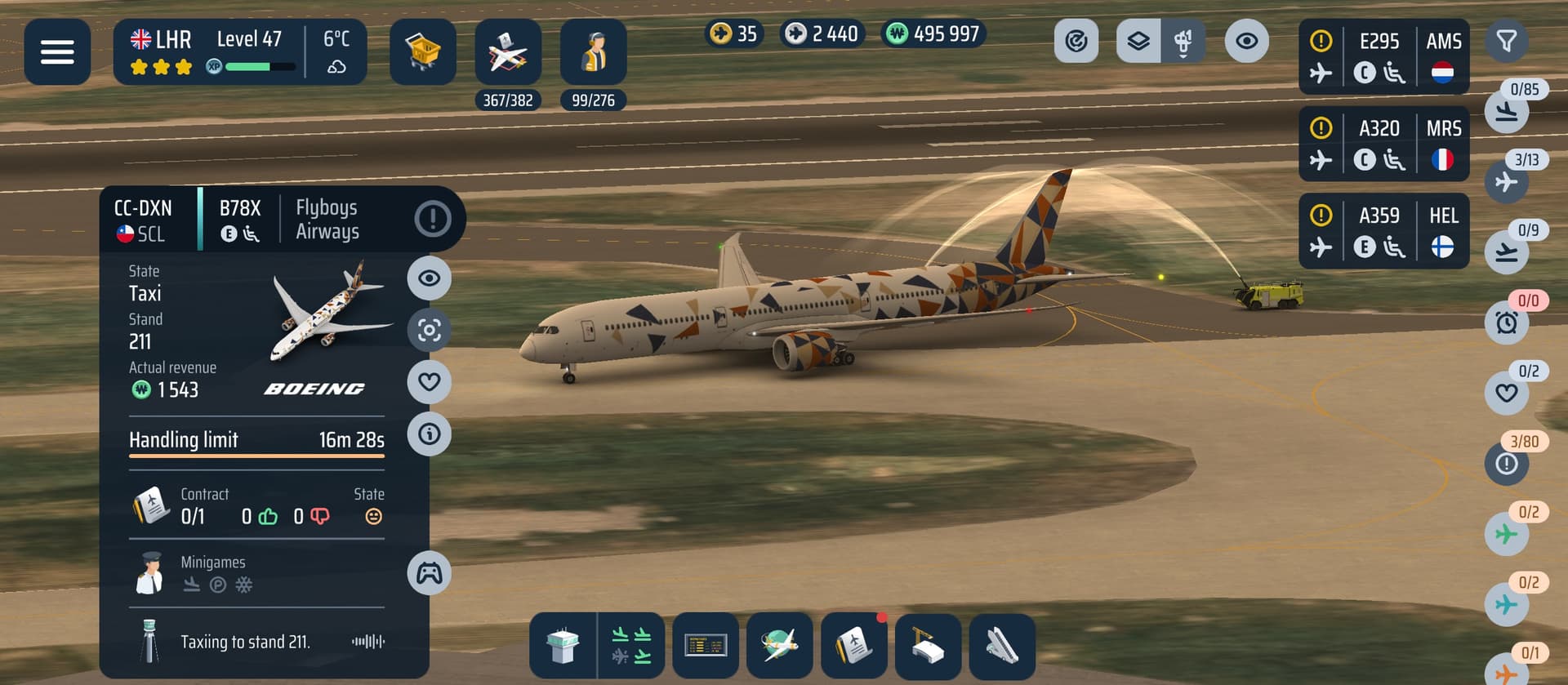Open the shopping cart store
This screenshot has height=685, width=1568.
click(422, 52)
